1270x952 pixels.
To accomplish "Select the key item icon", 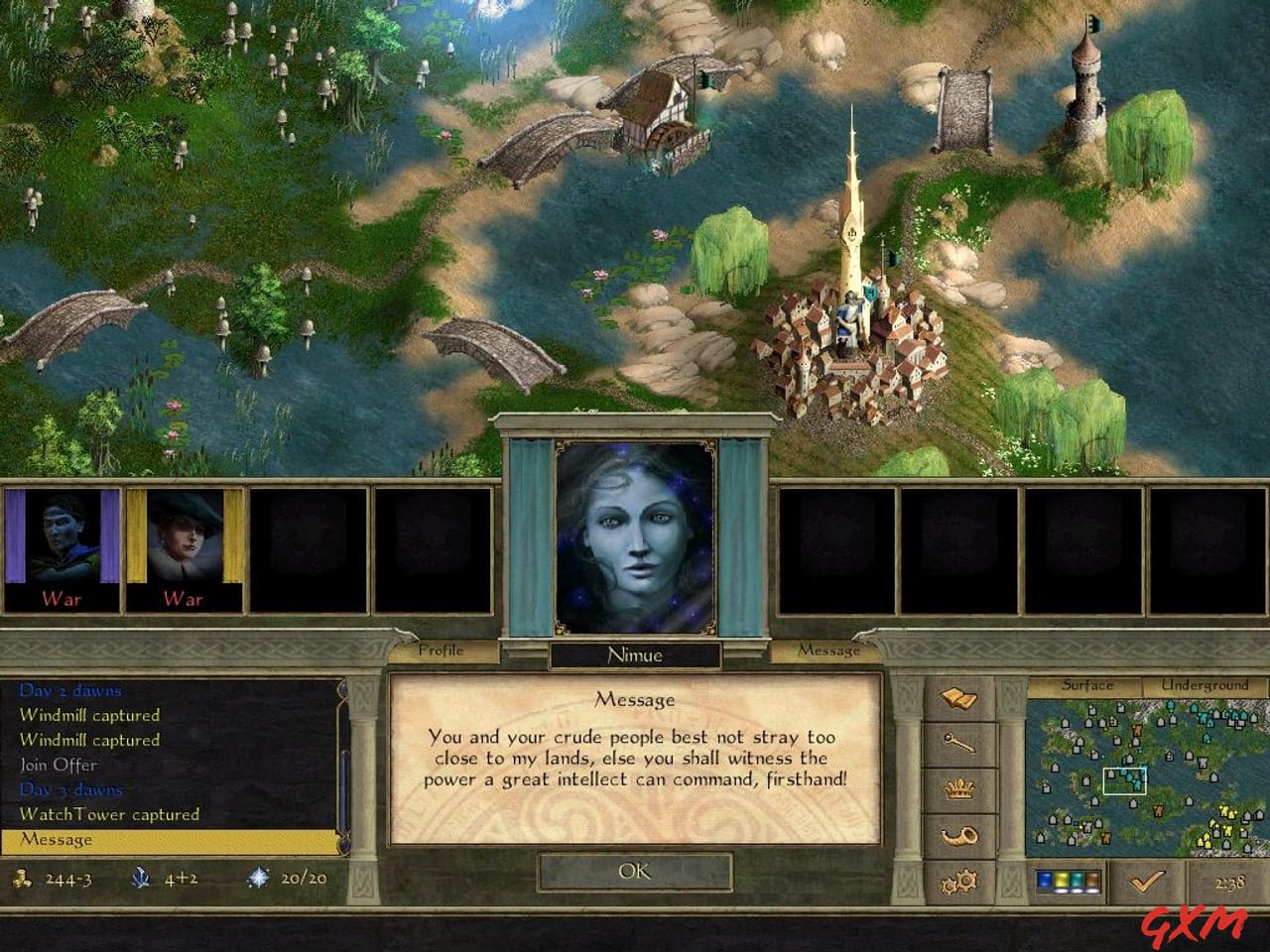I will pos(960,742).
